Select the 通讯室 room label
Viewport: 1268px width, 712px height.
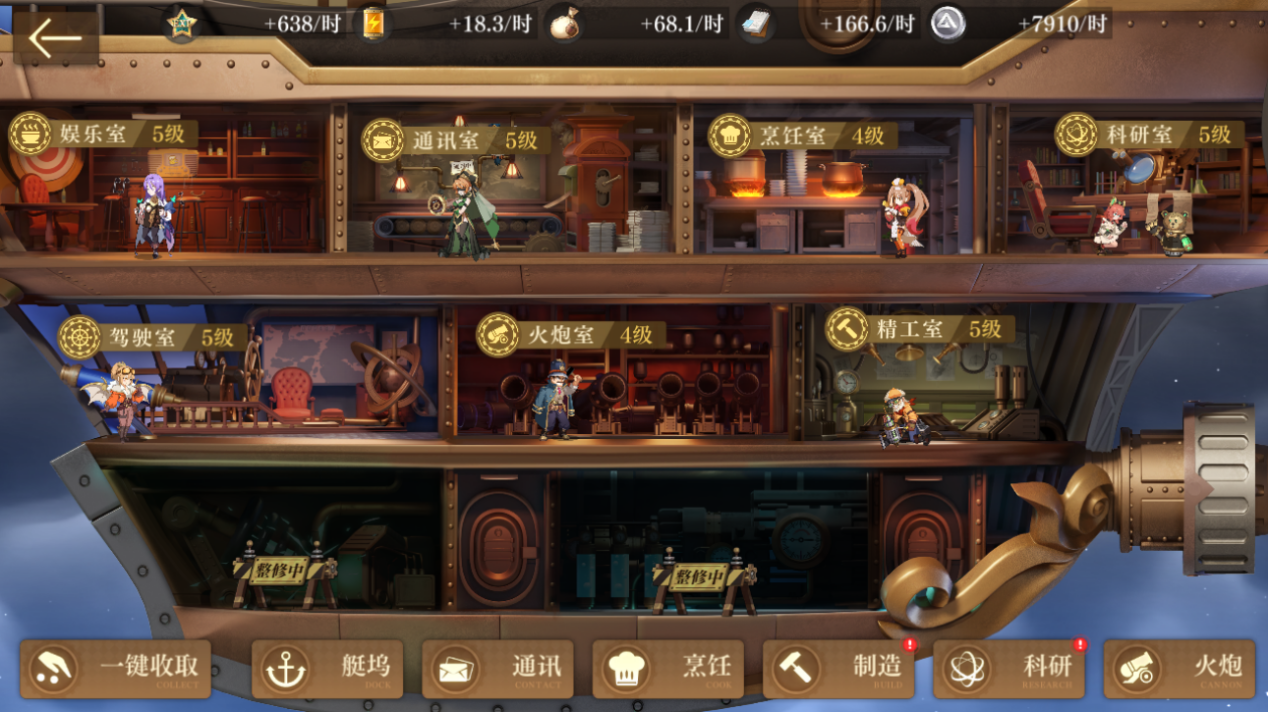click(455, 140)
